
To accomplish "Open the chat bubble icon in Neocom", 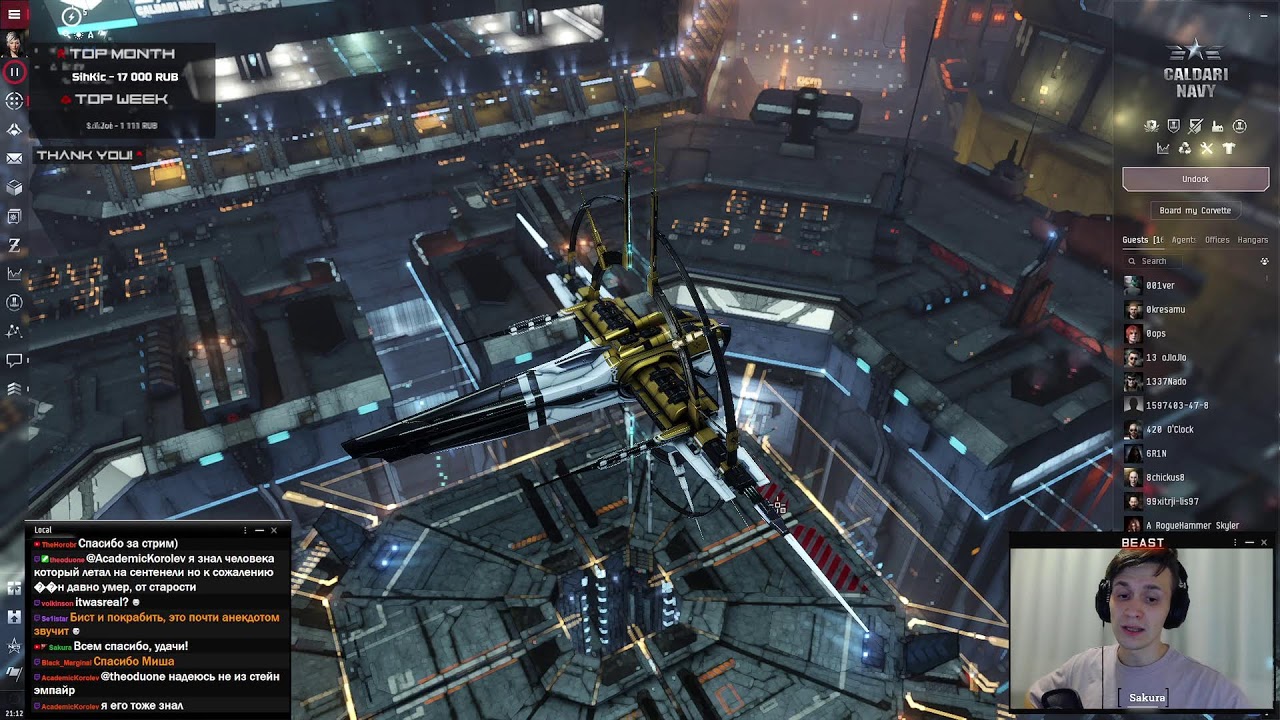I will pos(14,360).
